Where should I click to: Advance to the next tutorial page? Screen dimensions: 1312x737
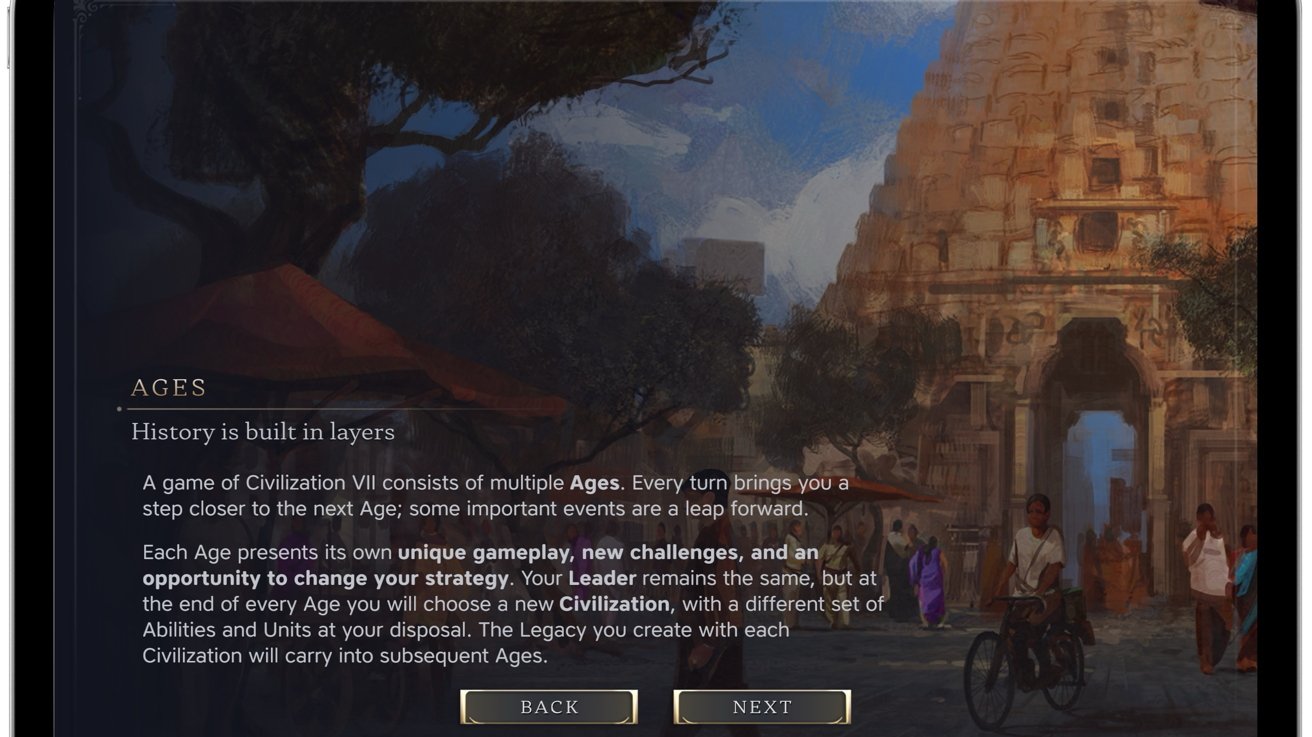coord(763,706)
